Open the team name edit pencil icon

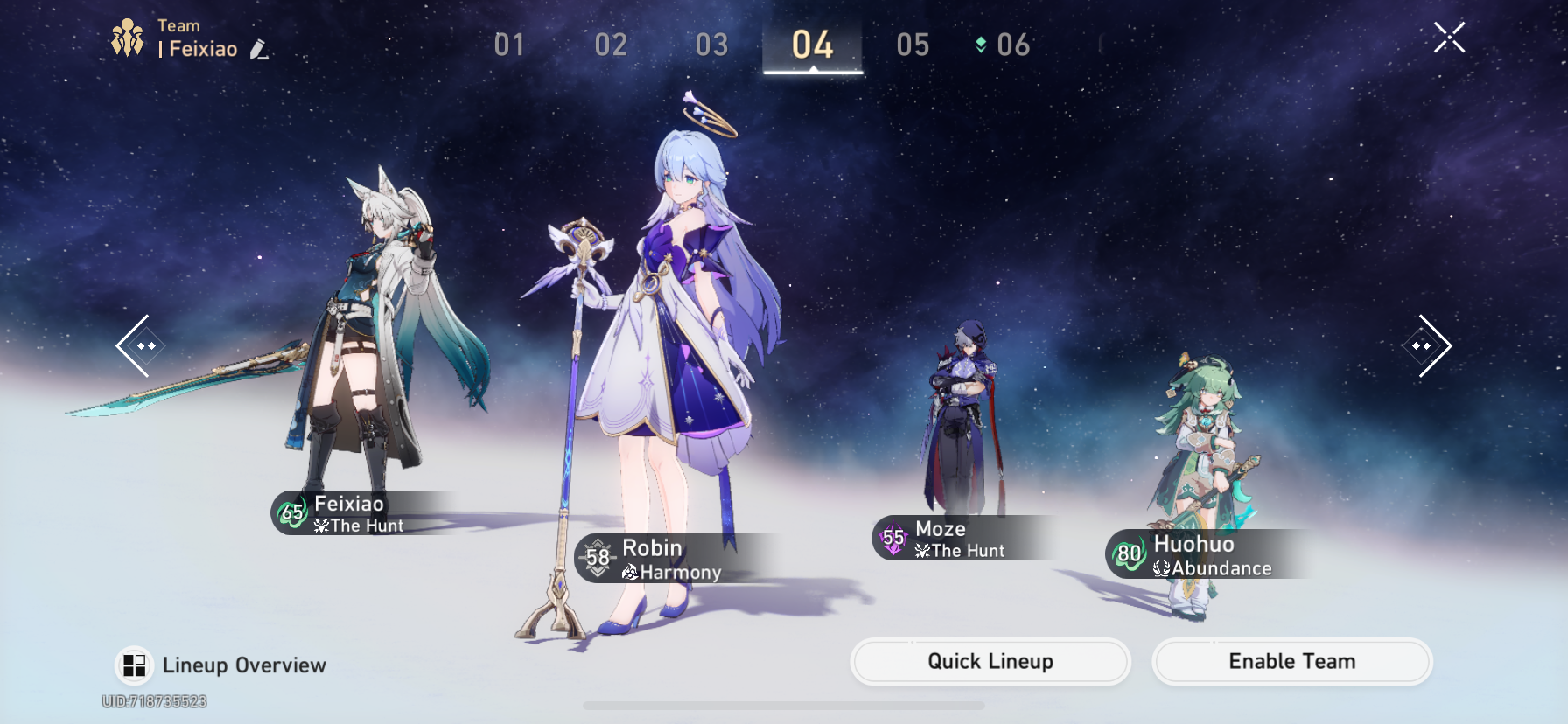256,50
